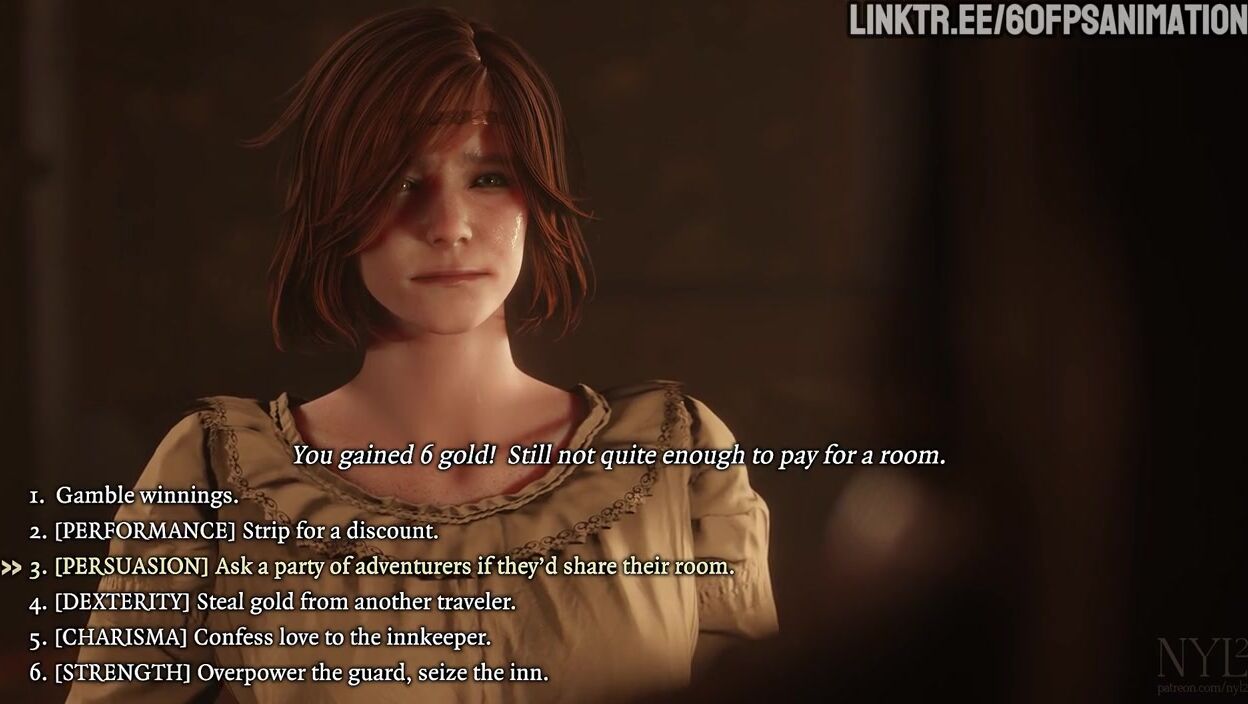
Task: Choose the Dexterity steal gold option
Action: click(285, 602)
